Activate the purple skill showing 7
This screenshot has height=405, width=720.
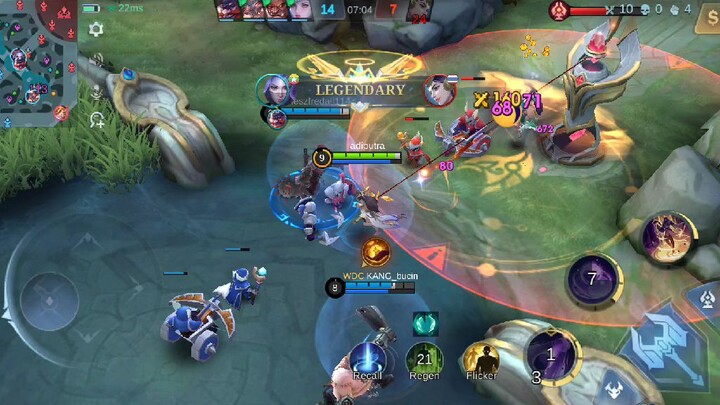click(x=592, y=278)
